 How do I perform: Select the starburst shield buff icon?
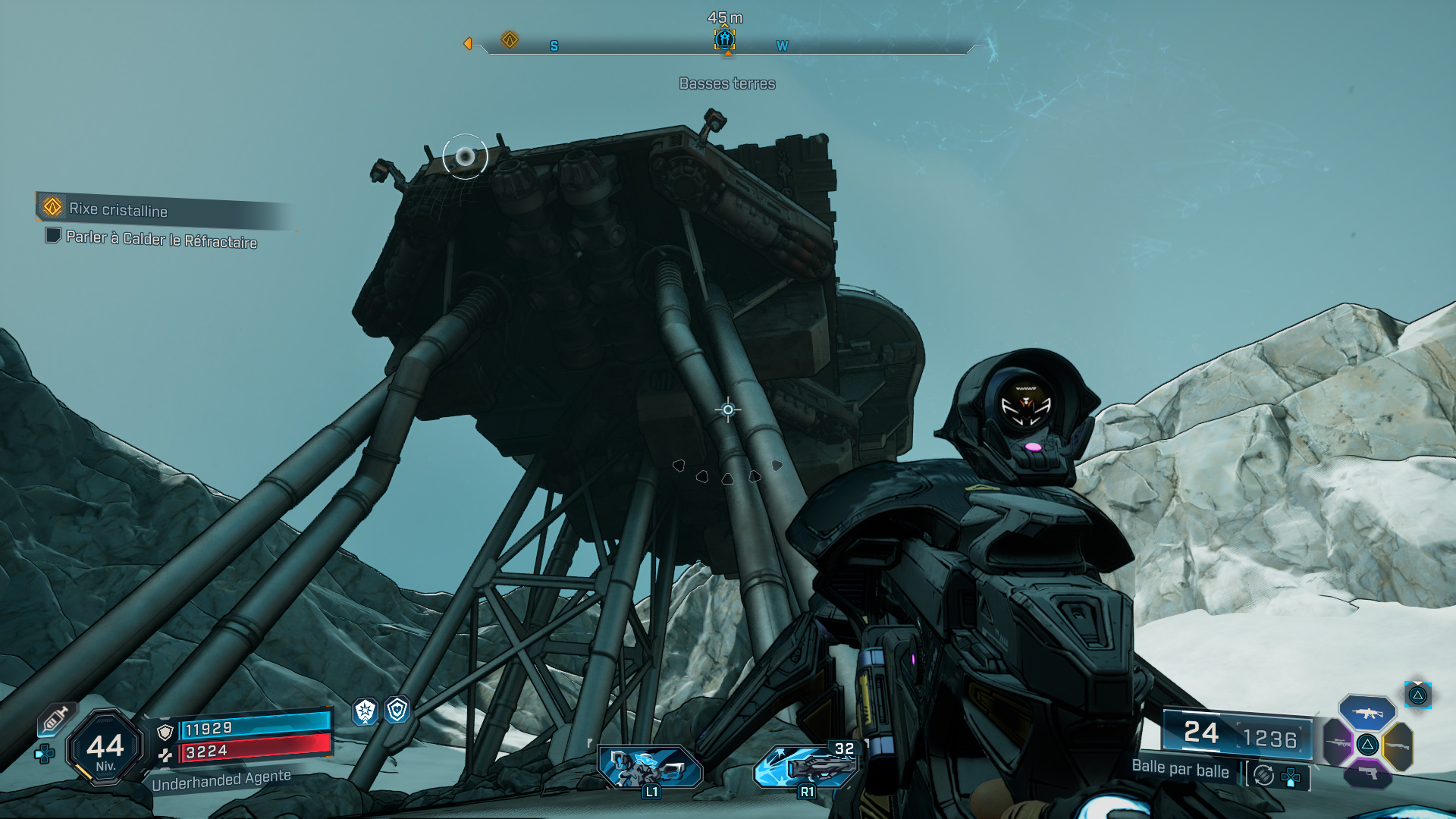[x=366, y=711]
